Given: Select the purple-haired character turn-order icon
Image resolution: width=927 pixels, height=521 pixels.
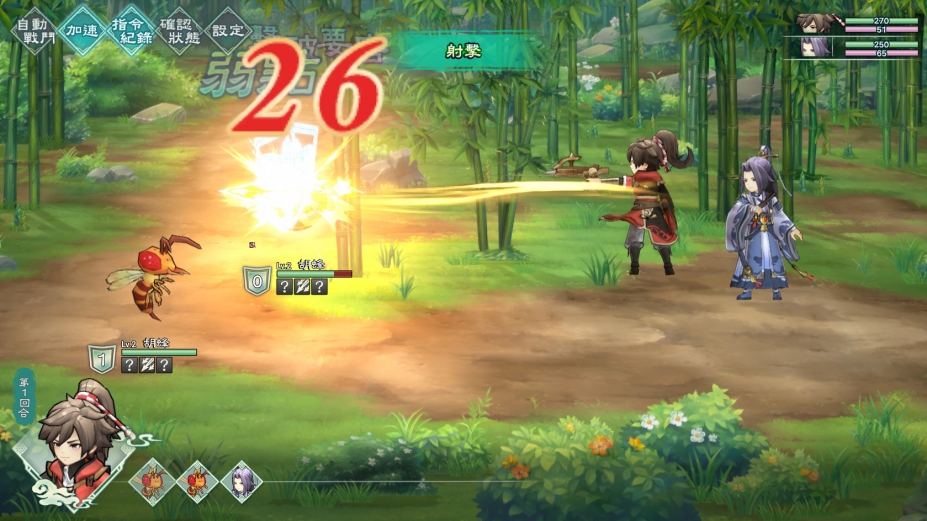Looking at the screenshot, I should point(241,482).
